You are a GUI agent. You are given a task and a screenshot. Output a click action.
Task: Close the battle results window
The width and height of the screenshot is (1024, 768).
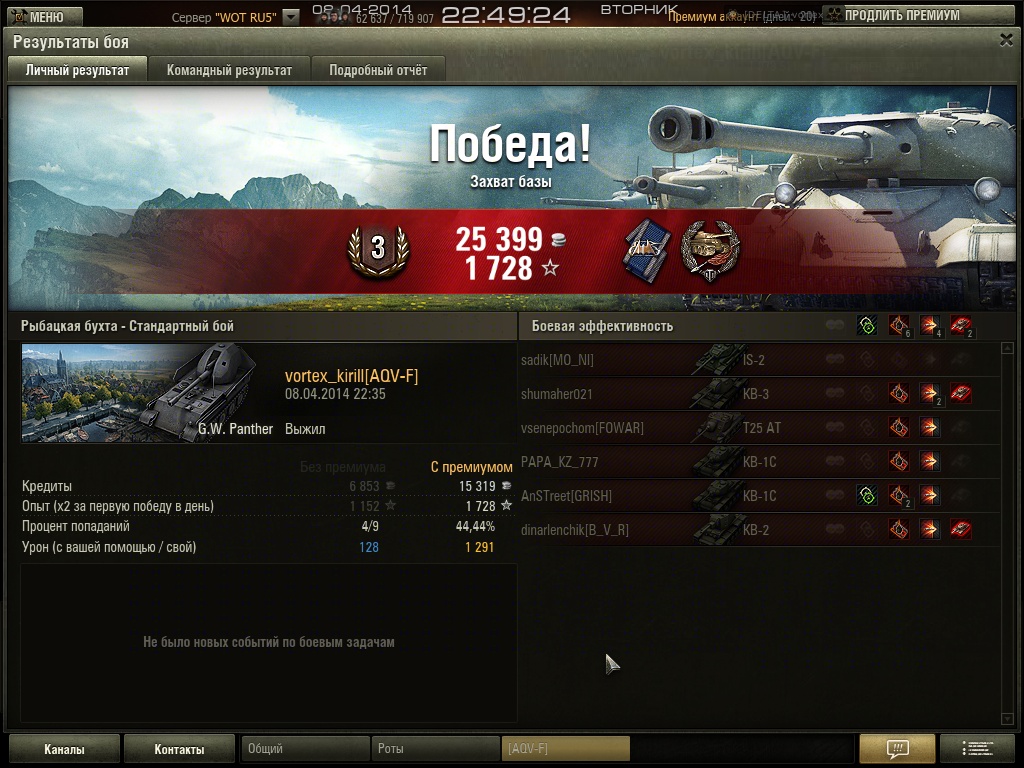coord(1006,40)
